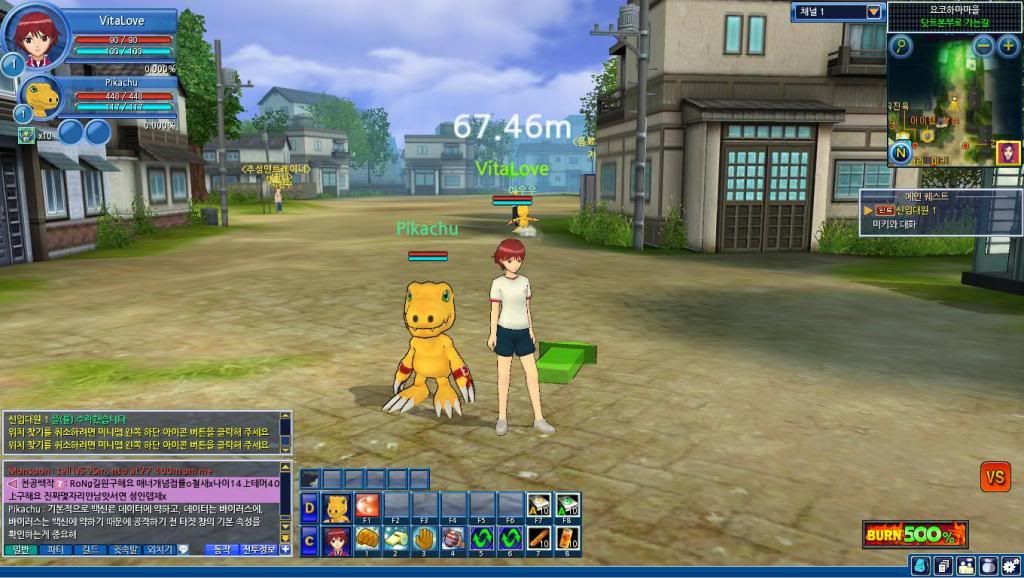Switch to the D Digimon quickslot bar

tap(309, 507)
